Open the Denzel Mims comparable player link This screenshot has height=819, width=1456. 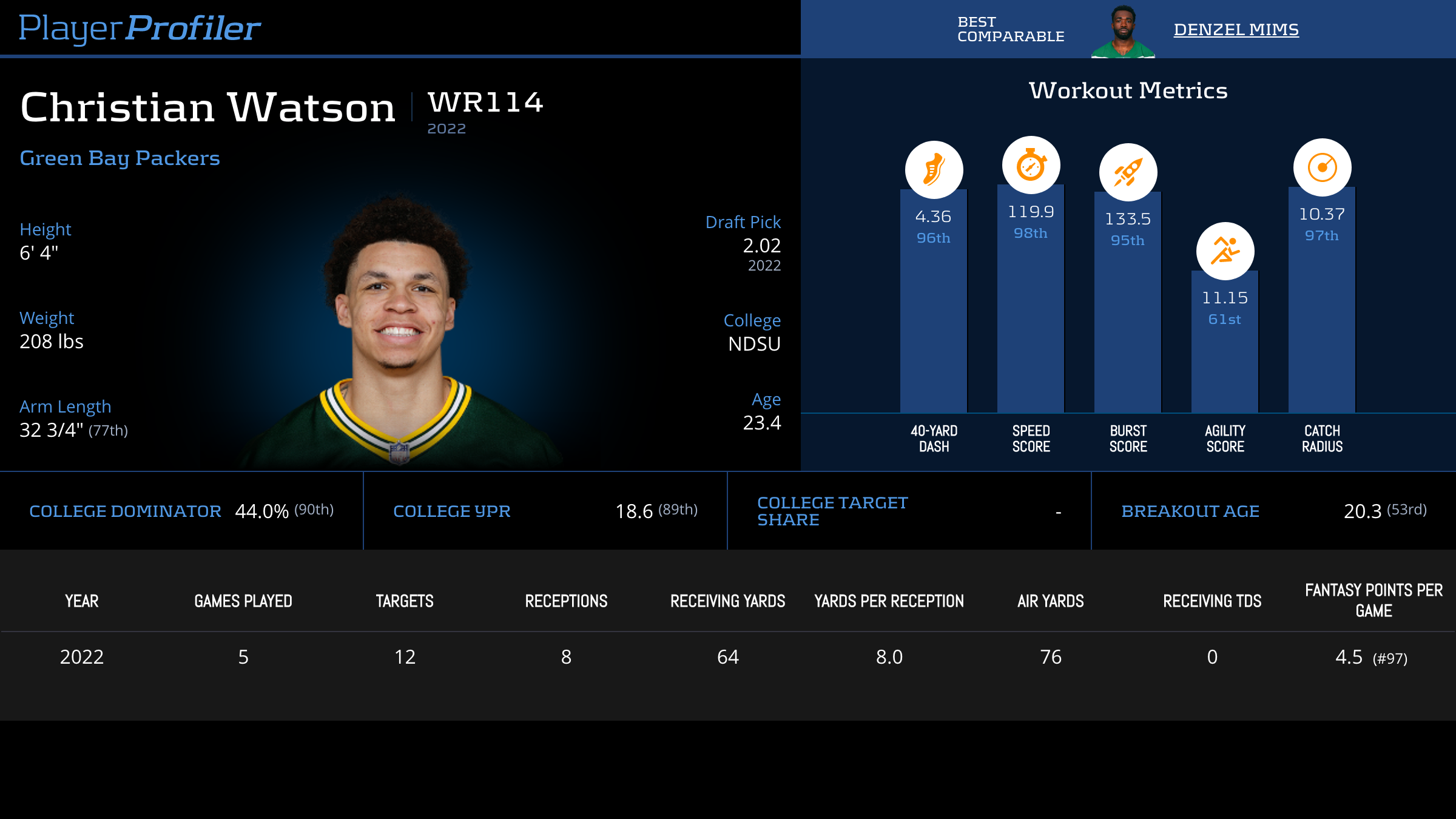[1236, 29]
